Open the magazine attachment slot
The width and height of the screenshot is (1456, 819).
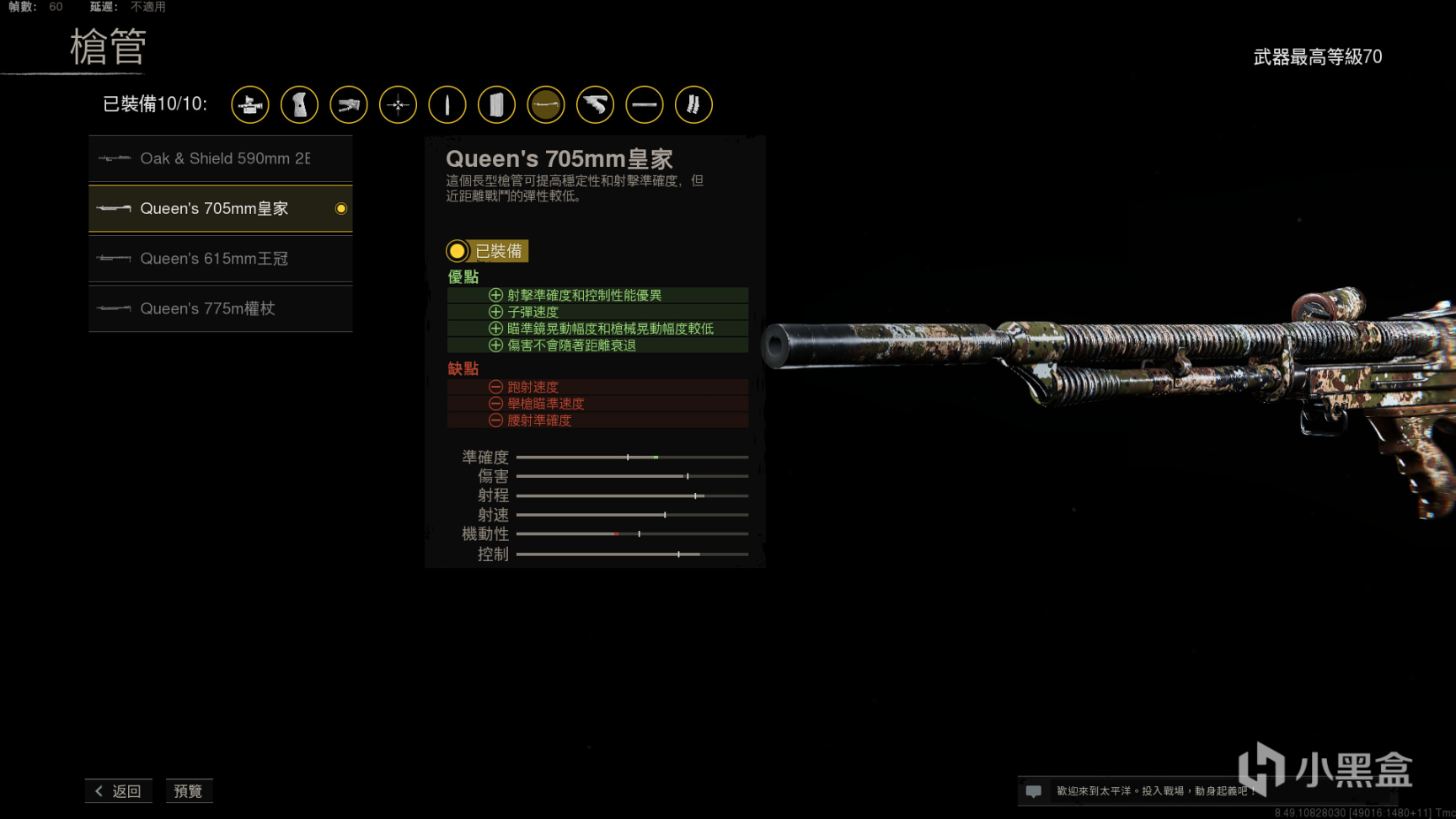pyautogui.click(x=496, y=105)
